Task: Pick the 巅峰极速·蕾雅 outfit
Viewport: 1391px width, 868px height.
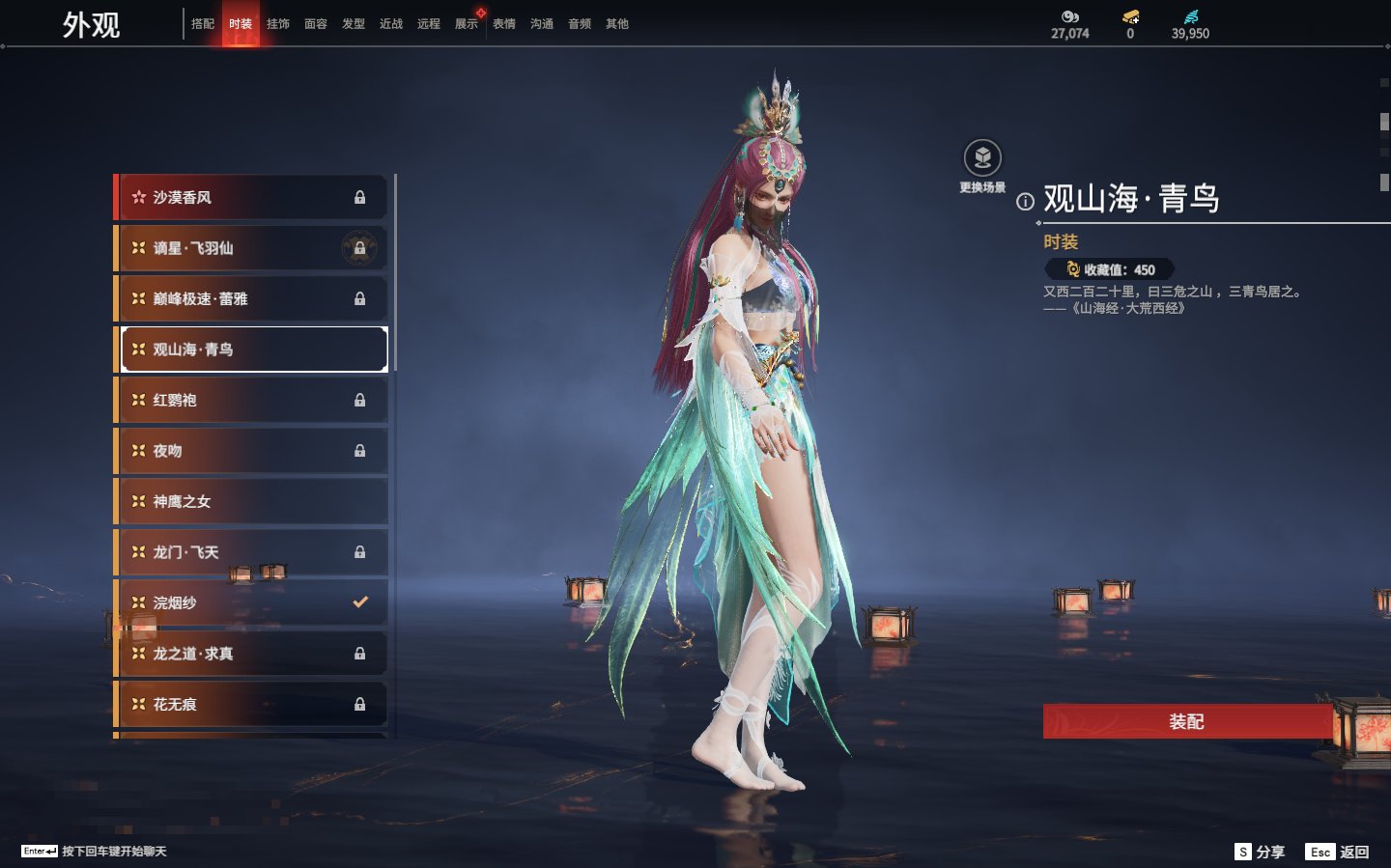Action: 251,298
